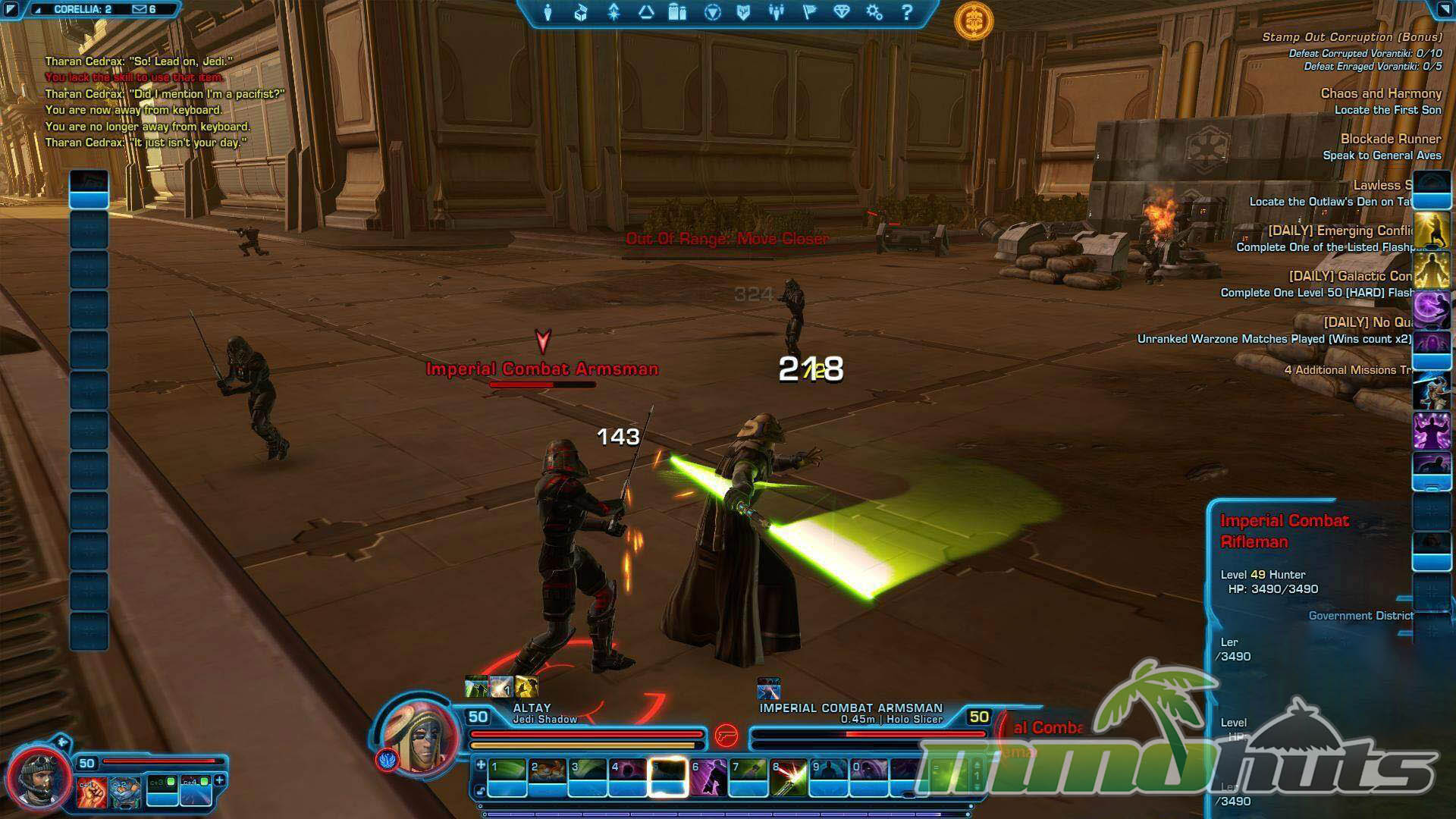Image resolution: width=1456 pixels, height=819 pixels.
Task: Select the companion portrait
Action: [x=38, y=780]
